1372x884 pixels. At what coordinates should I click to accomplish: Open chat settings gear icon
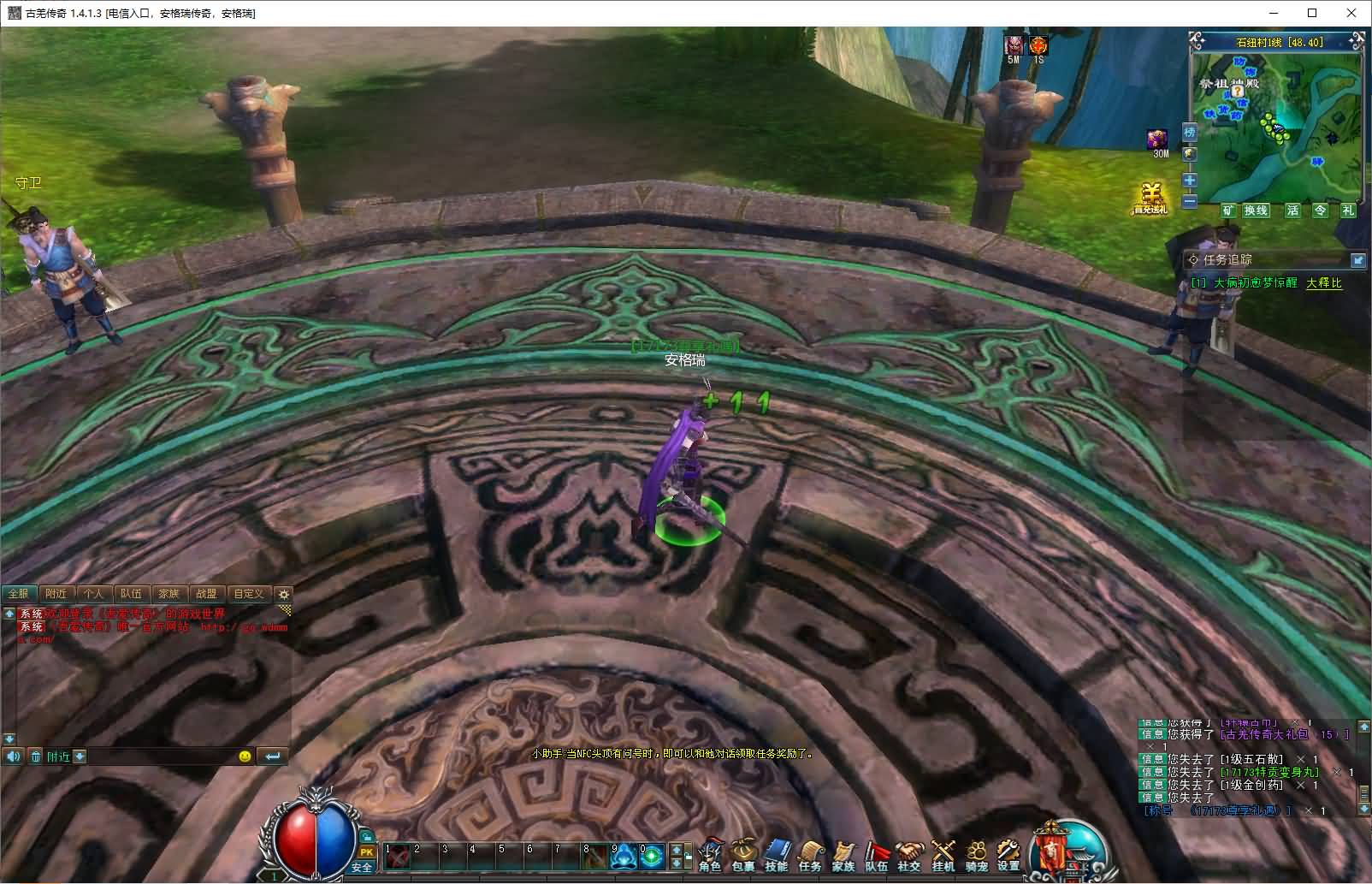click(284, 594)
